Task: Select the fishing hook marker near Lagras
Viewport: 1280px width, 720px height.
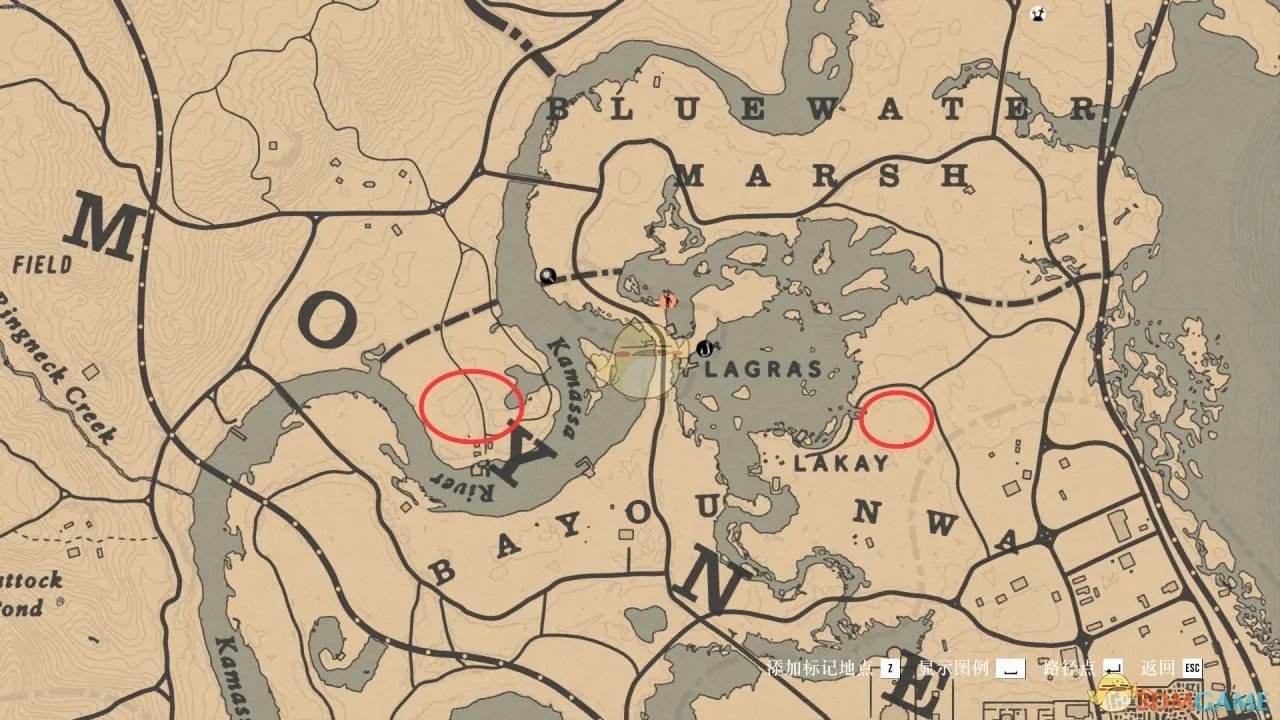Action: click(x=705, y=349)
